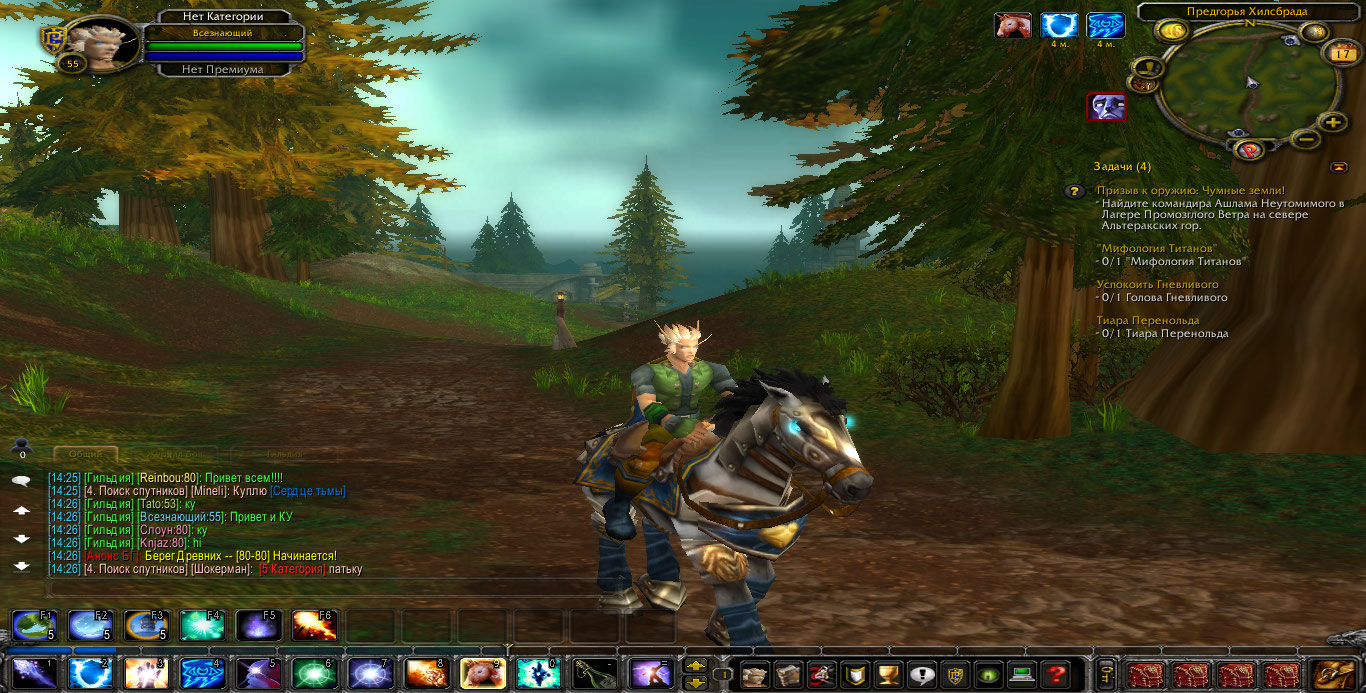Open the calendar showing day 17
The width and height of the screenshot is (1366, 693).
tap(1341, 53)
